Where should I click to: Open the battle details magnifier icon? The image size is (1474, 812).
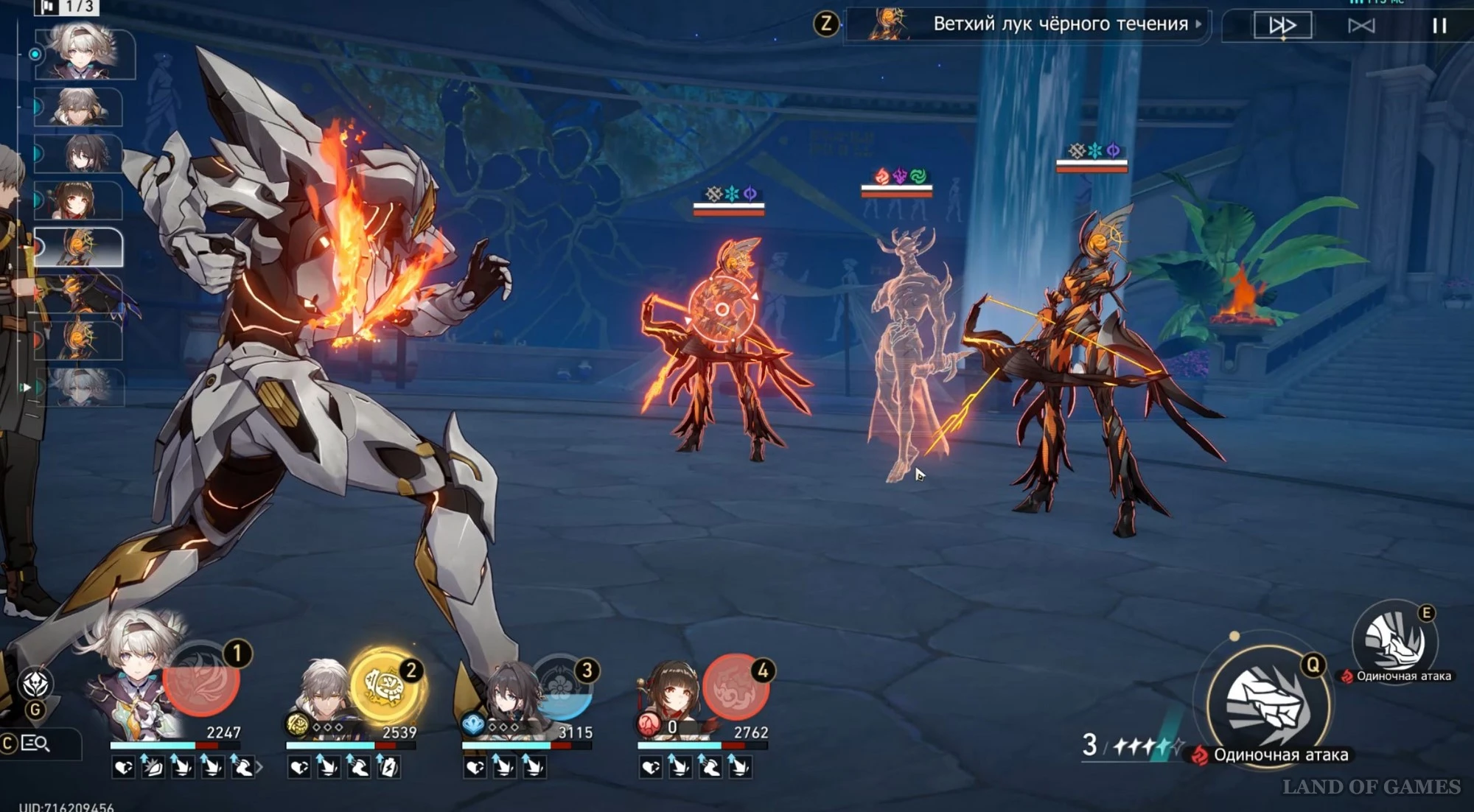(x=35, y=743)
